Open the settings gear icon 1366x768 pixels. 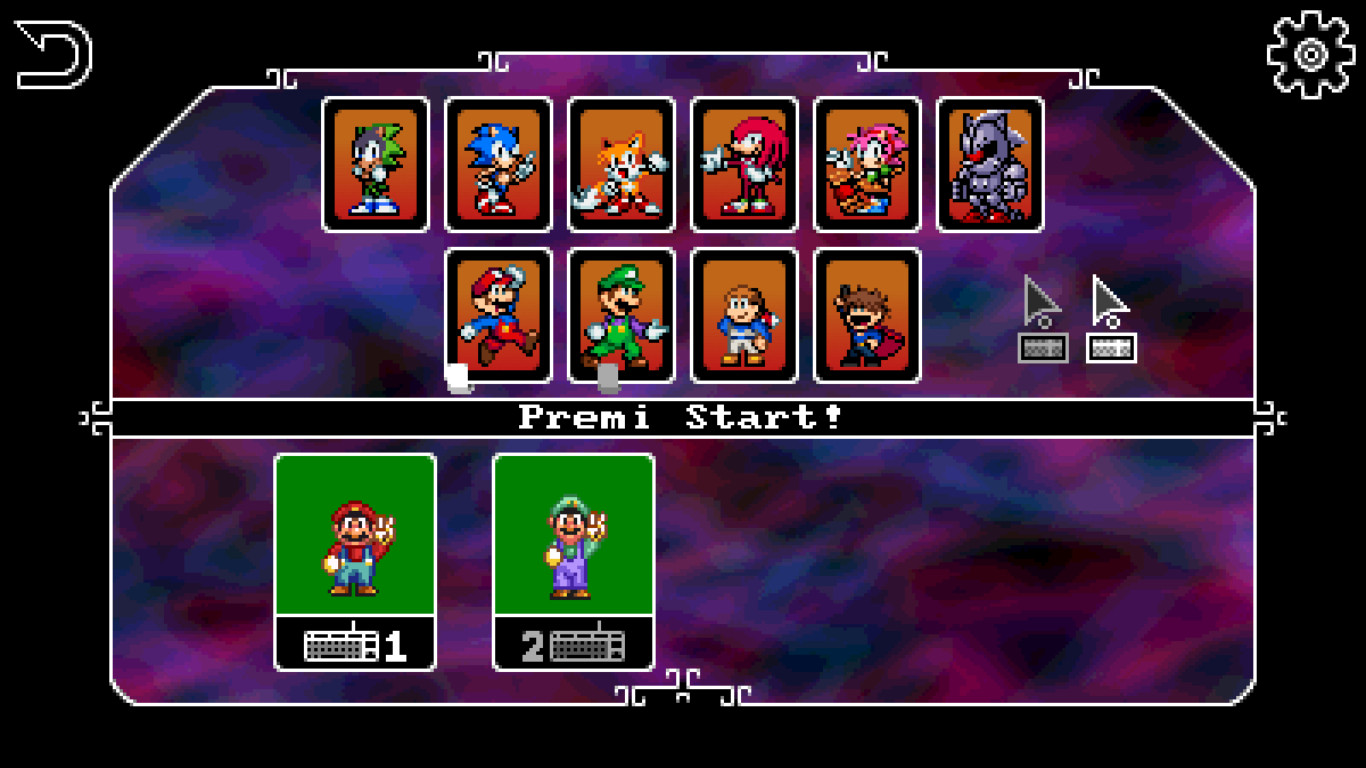coord(1308,55)
